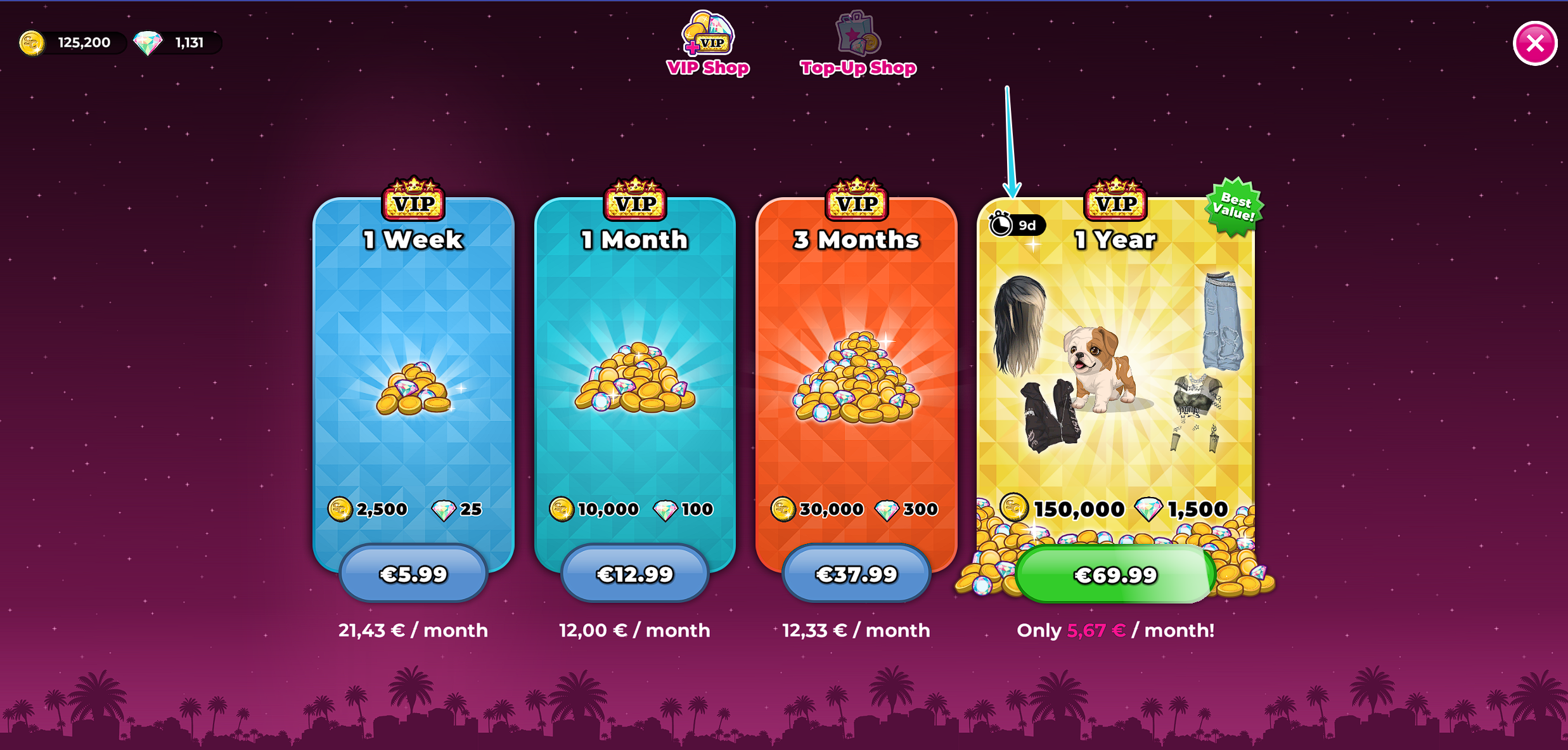The image size is (1568, 750).
Task: Select the €37.99 price on 3 Months card
Action: [x=856, y=573]
